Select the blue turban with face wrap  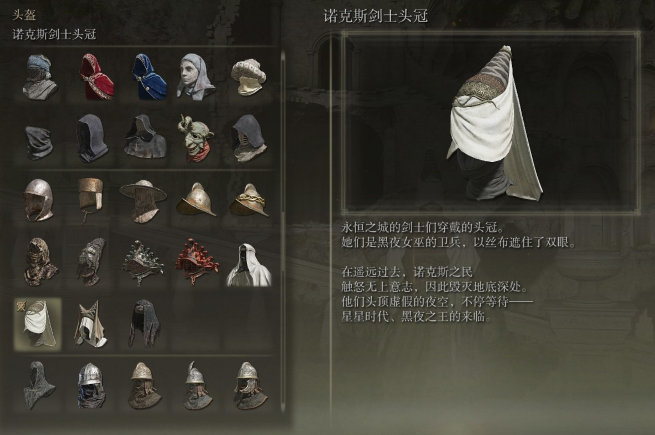[40, 76]
